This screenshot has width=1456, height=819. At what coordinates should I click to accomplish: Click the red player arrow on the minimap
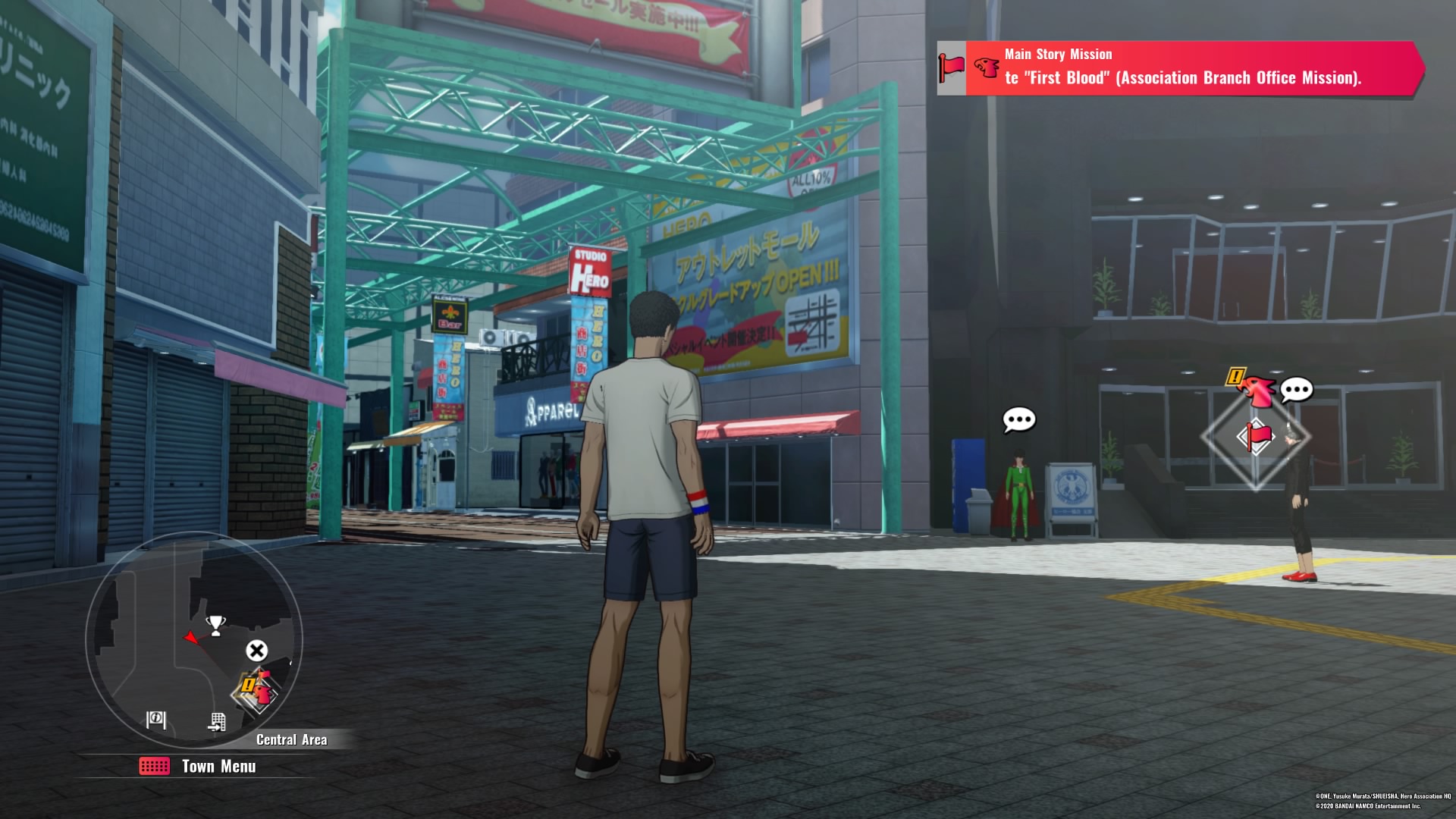191,638
